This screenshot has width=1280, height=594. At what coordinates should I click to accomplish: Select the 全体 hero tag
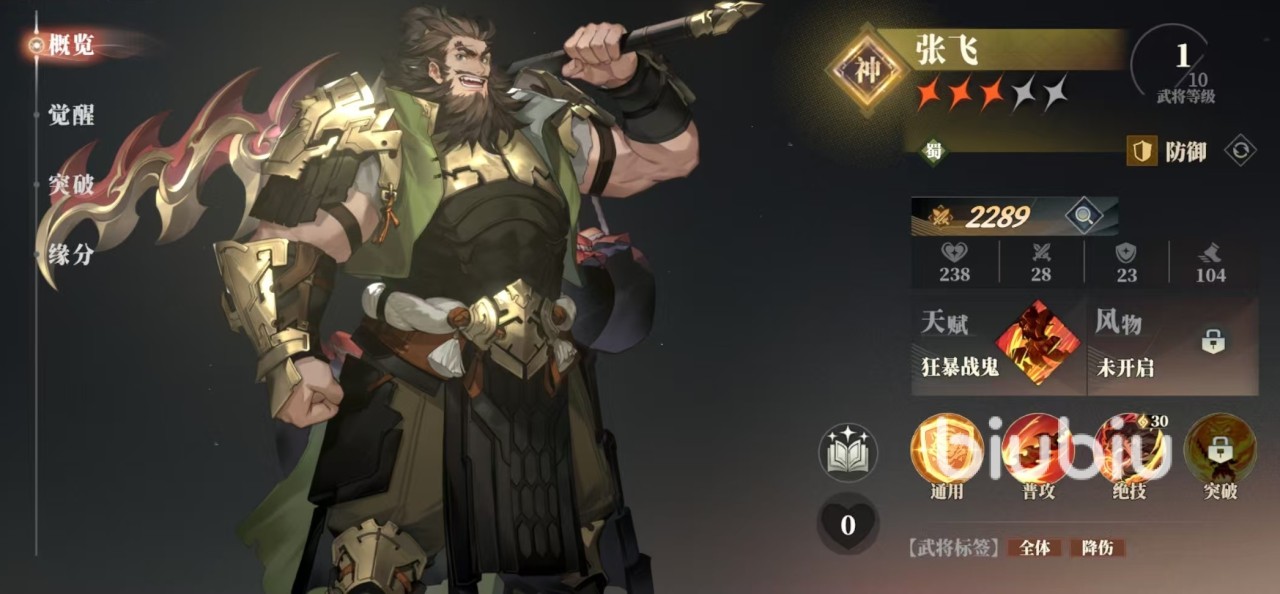coord(1035,548)
